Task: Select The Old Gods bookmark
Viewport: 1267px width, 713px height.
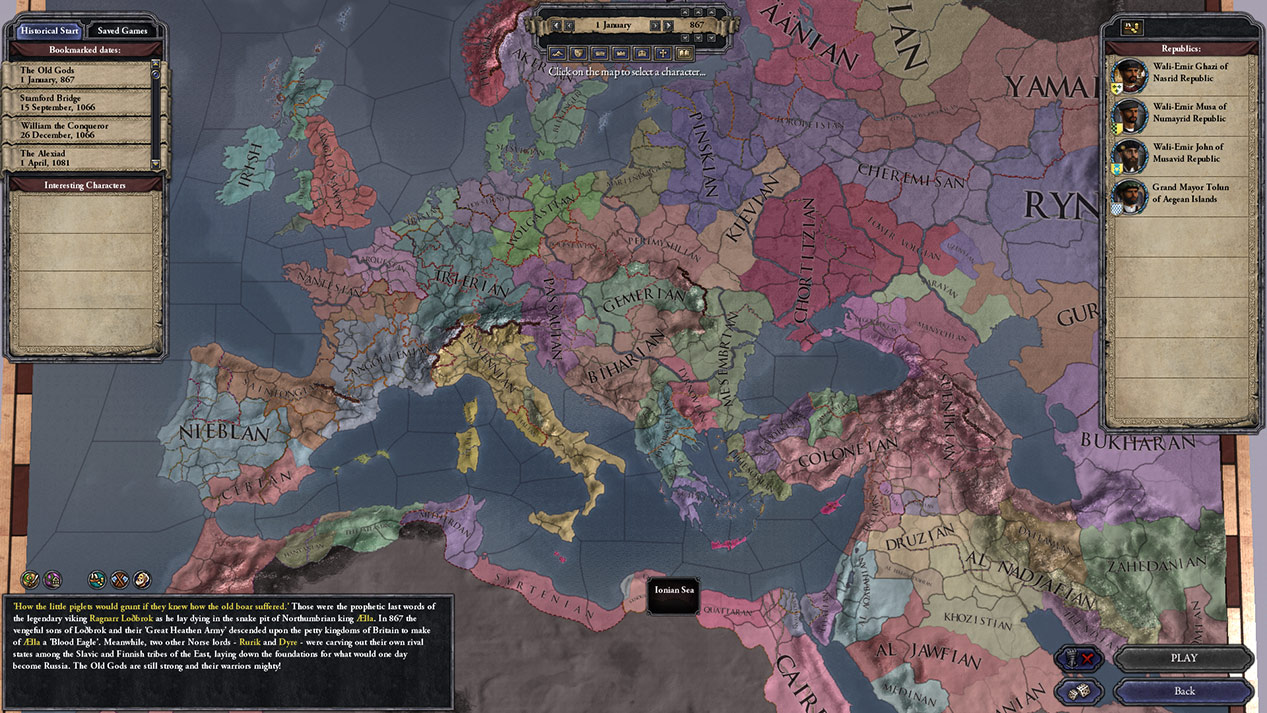Action: [x=80, y=75]
